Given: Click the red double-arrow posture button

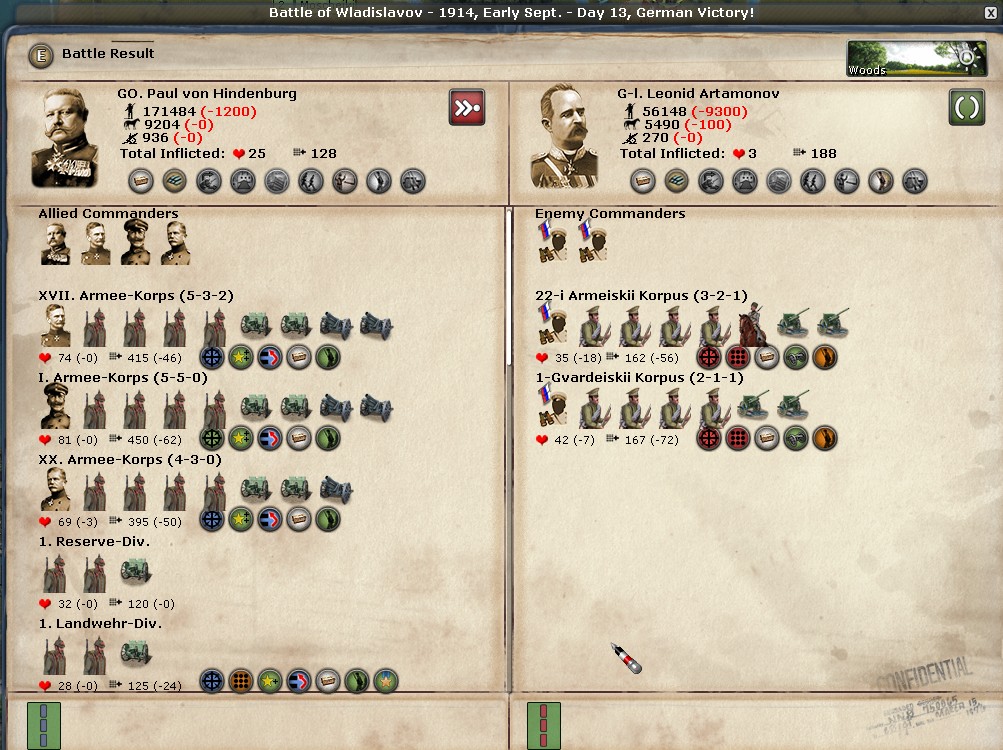Looking at the screenshot, I should (x=467, y=107).
